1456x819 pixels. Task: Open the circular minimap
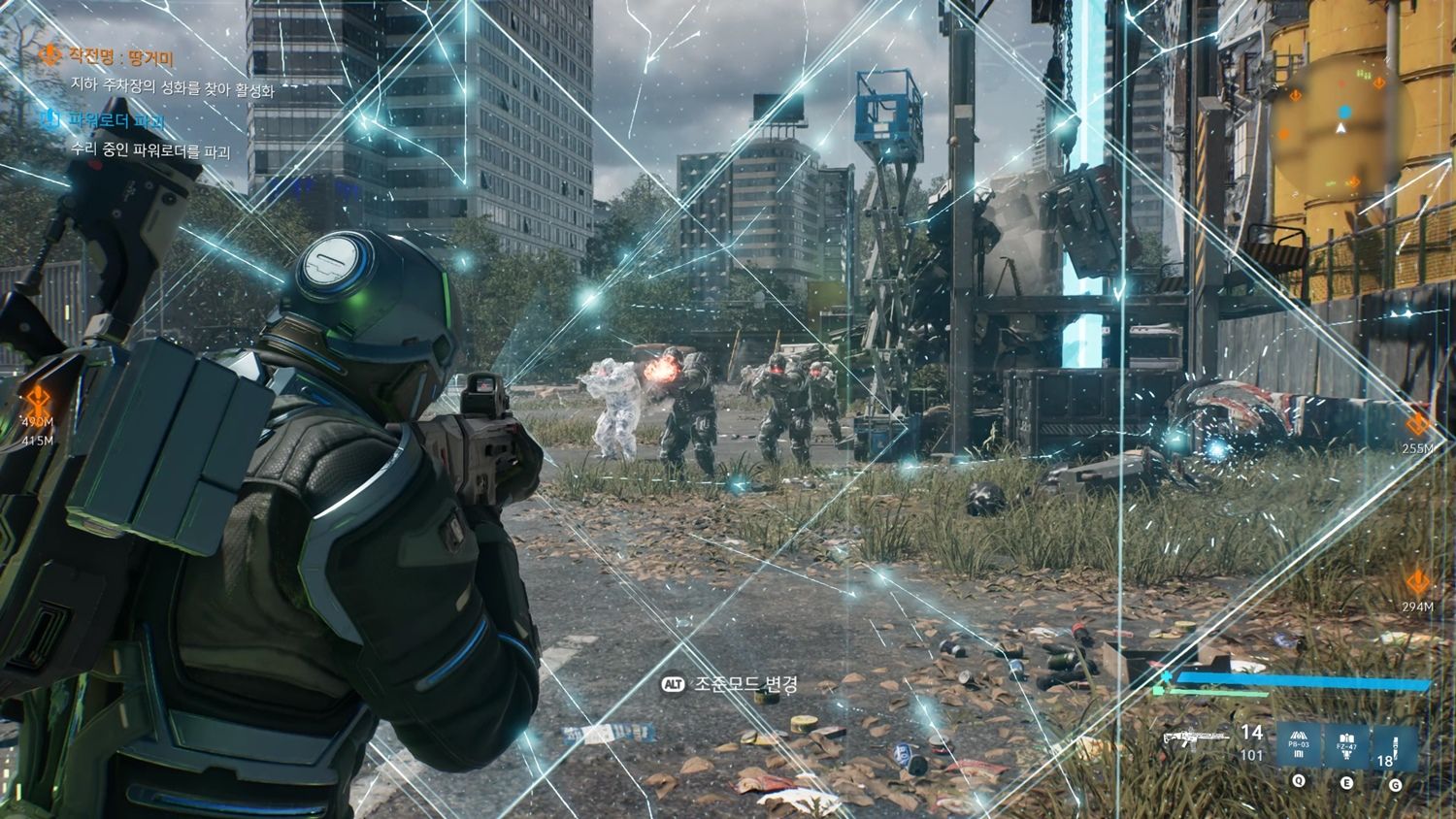coord(1341,122)
